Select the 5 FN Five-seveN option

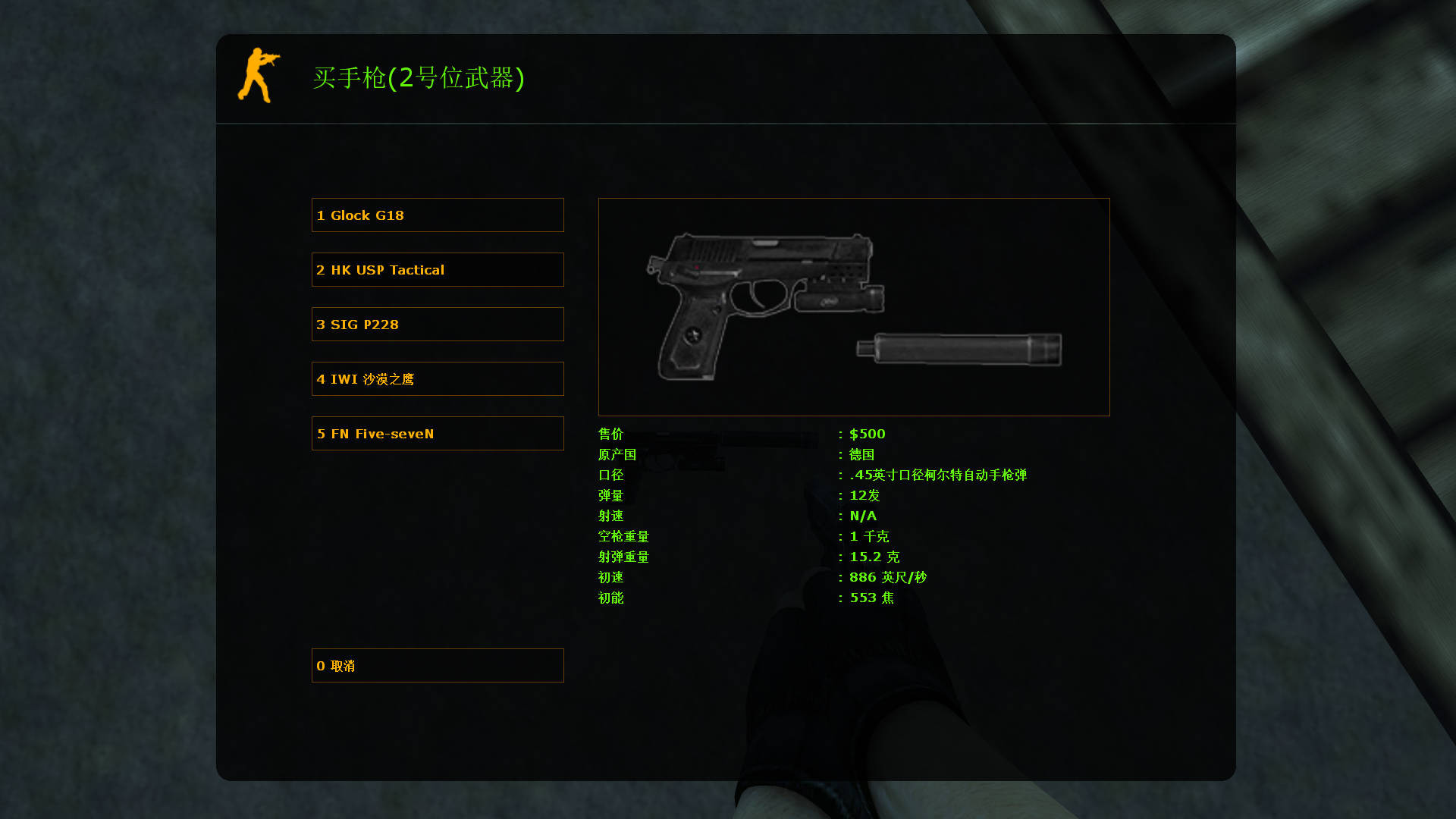click(x=438, y=433)
